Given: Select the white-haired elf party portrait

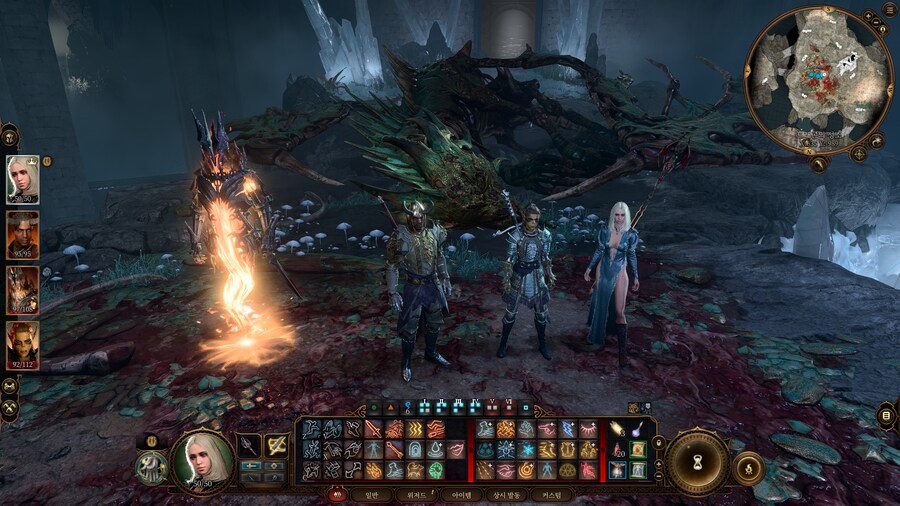Looking at the screenshot, I should [x=22, y=178].
